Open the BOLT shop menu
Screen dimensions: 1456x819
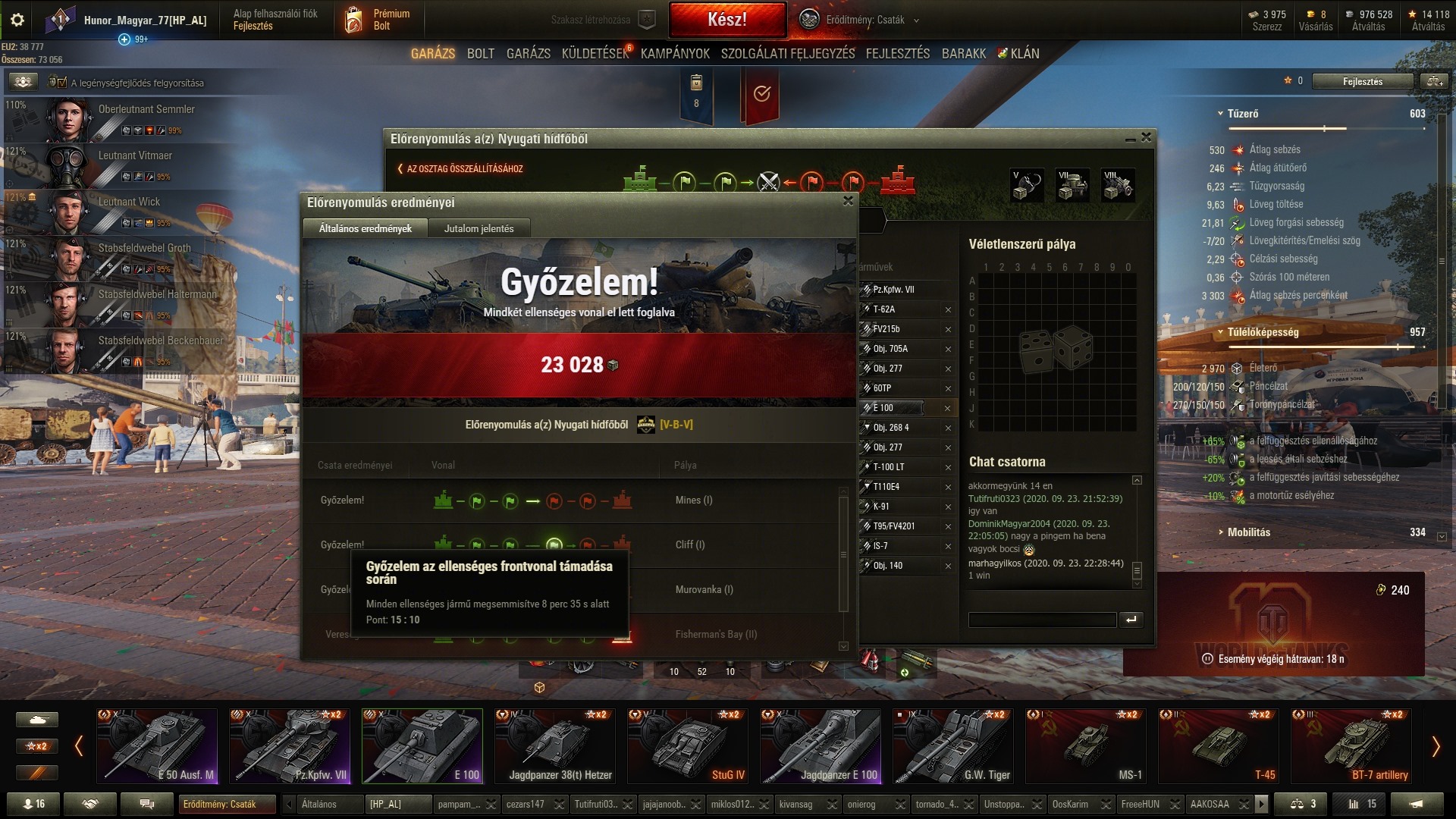[x=480, y=54]
